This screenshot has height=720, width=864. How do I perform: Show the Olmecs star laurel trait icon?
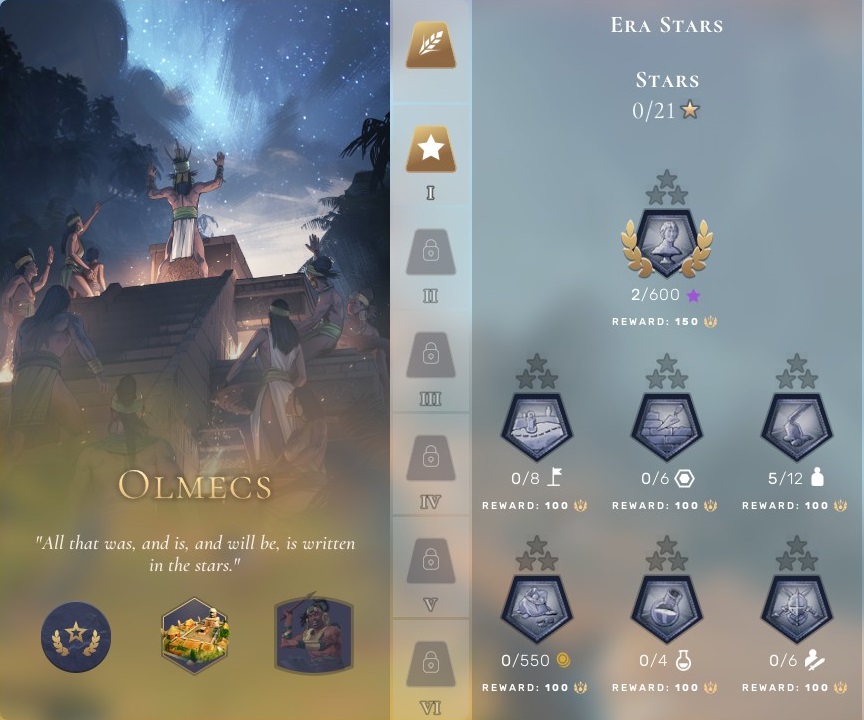coord(76,636)
